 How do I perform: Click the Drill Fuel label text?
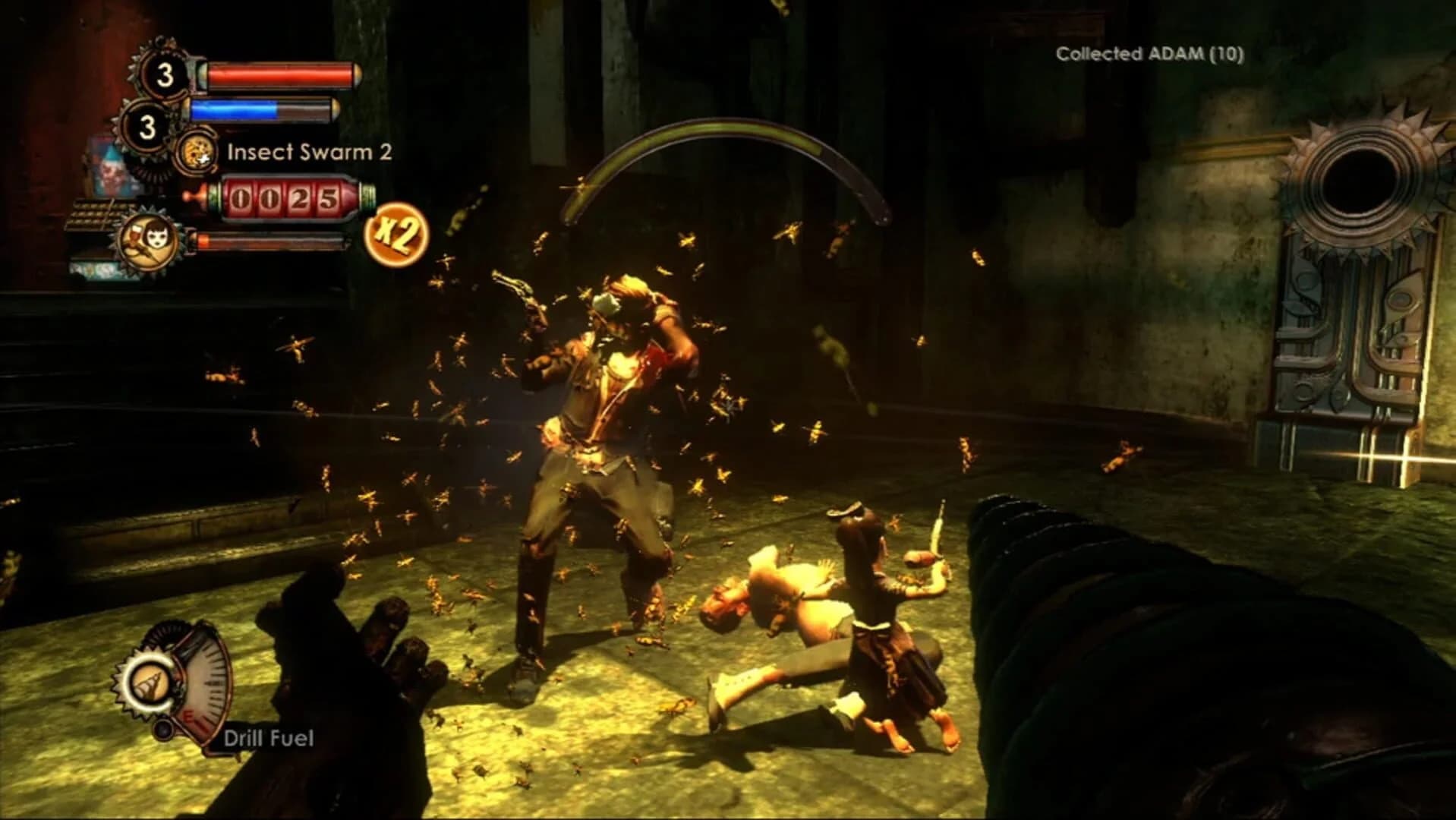click(x=269, y=736)
